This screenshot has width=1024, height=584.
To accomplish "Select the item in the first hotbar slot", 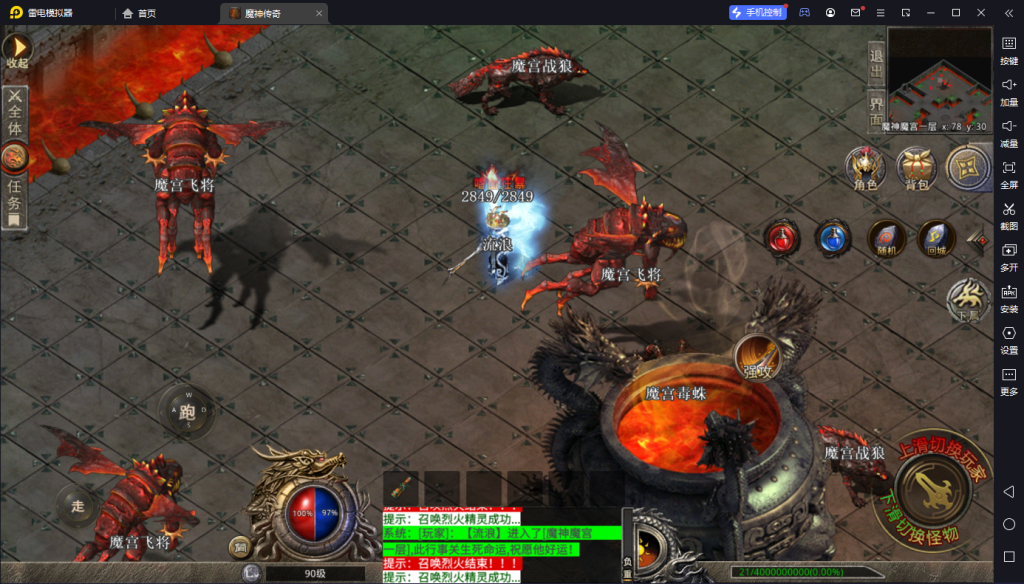I will point(401,488).
